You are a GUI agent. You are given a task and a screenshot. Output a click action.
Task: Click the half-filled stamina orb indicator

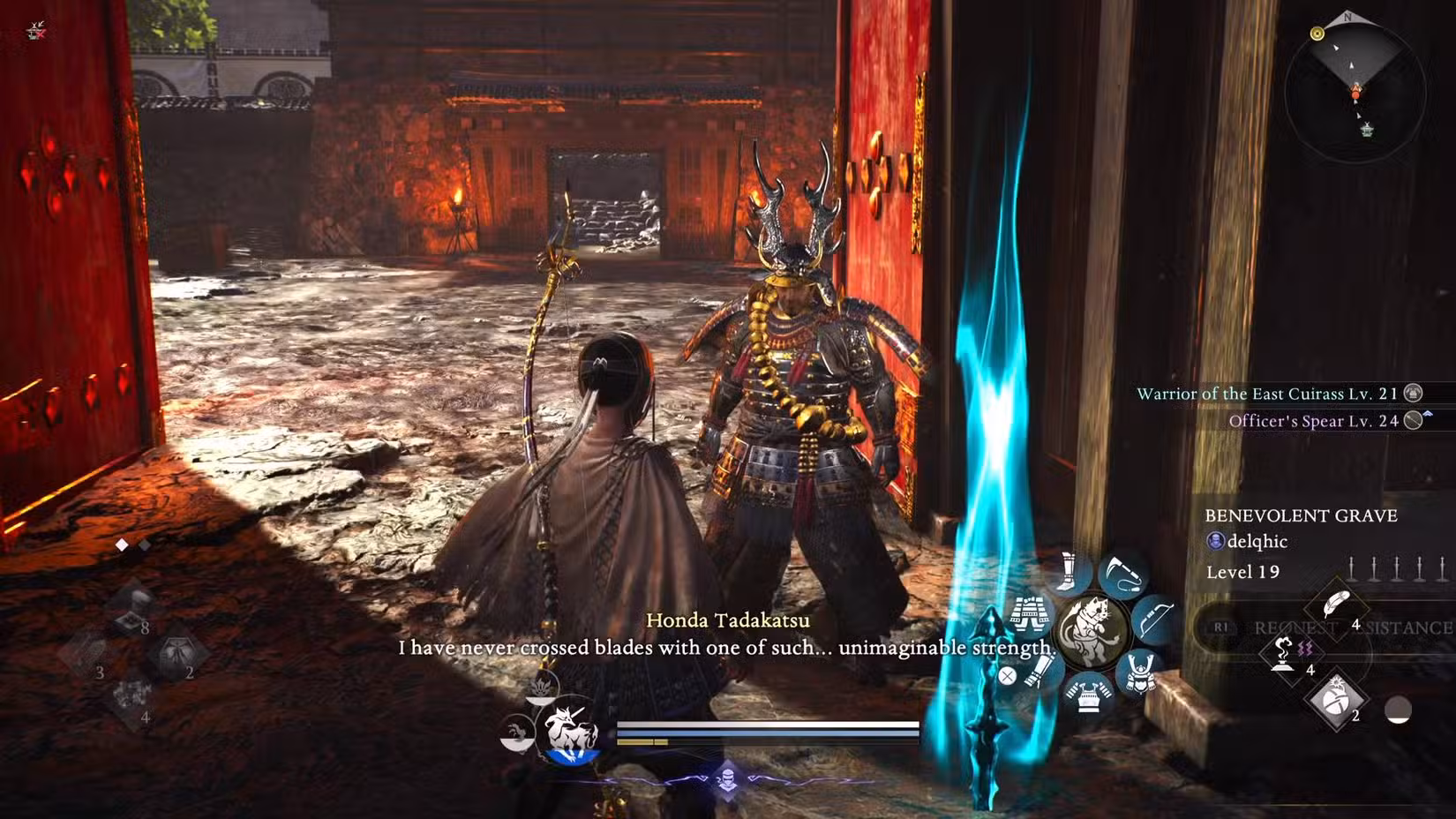[x=1399, y=710]
